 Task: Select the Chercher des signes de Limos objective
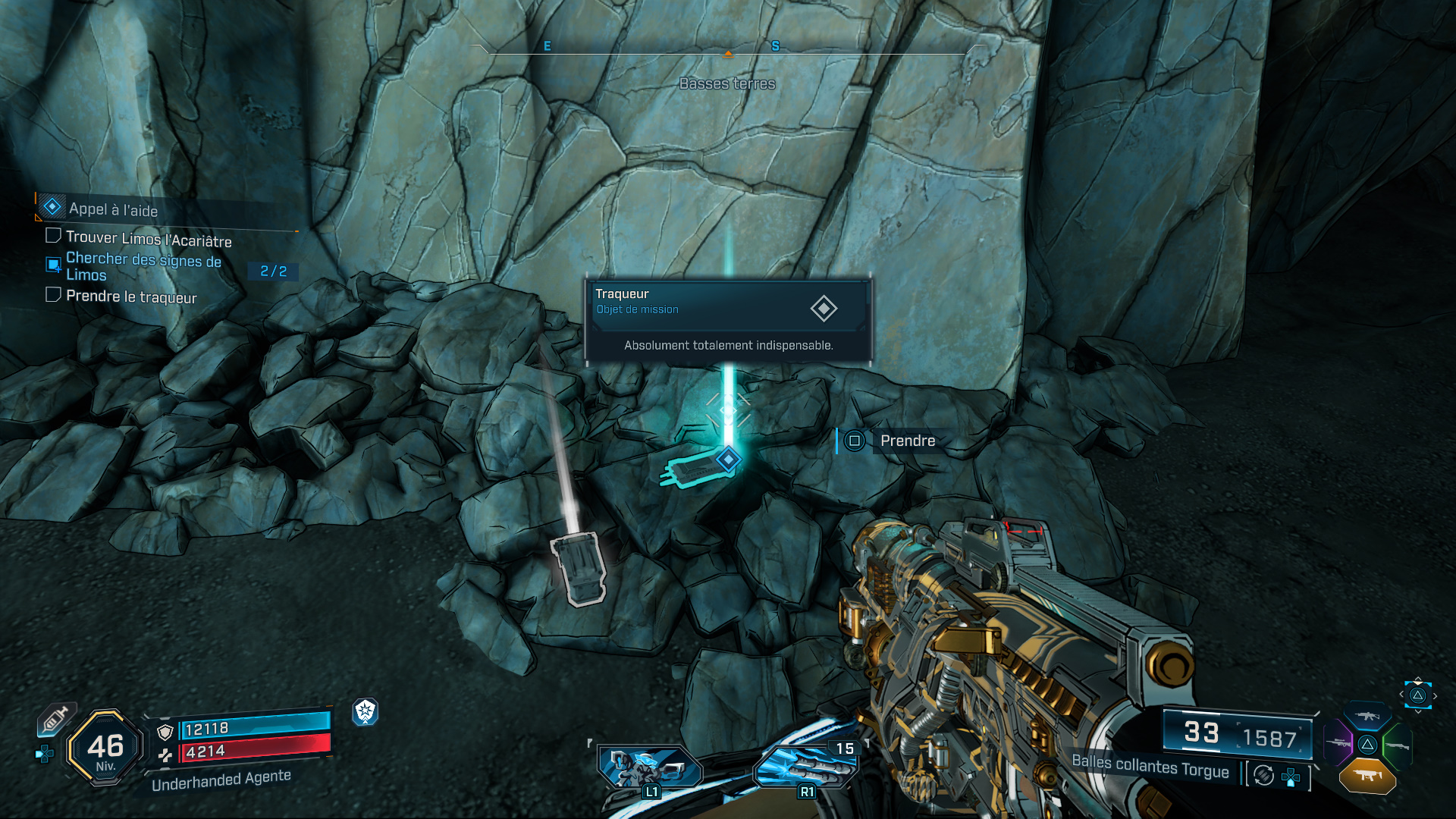pyautogui.click(x=143, y=266)
